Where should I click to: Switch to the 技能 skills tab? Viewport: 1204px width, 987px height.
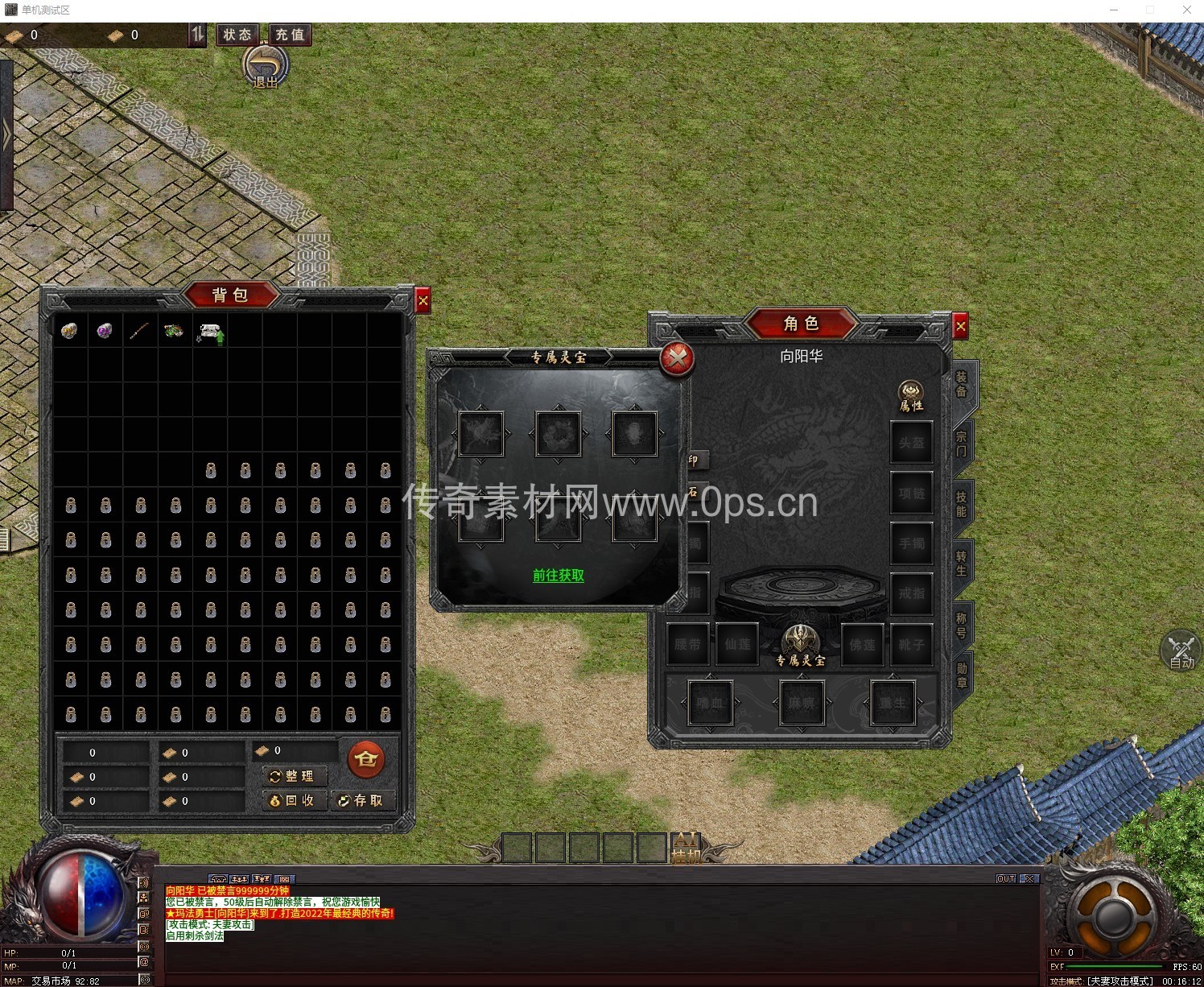point(962,504)
